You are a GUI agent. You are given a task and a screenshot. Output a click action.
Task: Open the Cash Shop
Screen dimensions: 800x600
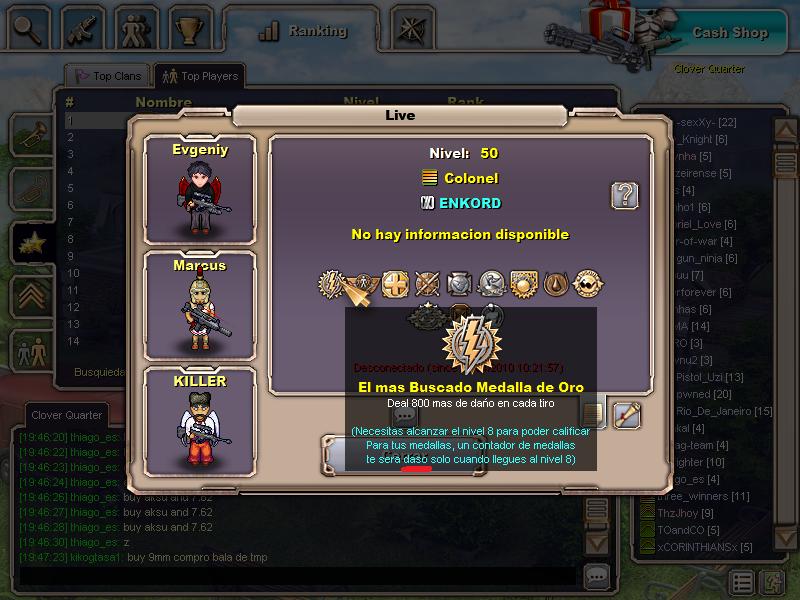730,32
